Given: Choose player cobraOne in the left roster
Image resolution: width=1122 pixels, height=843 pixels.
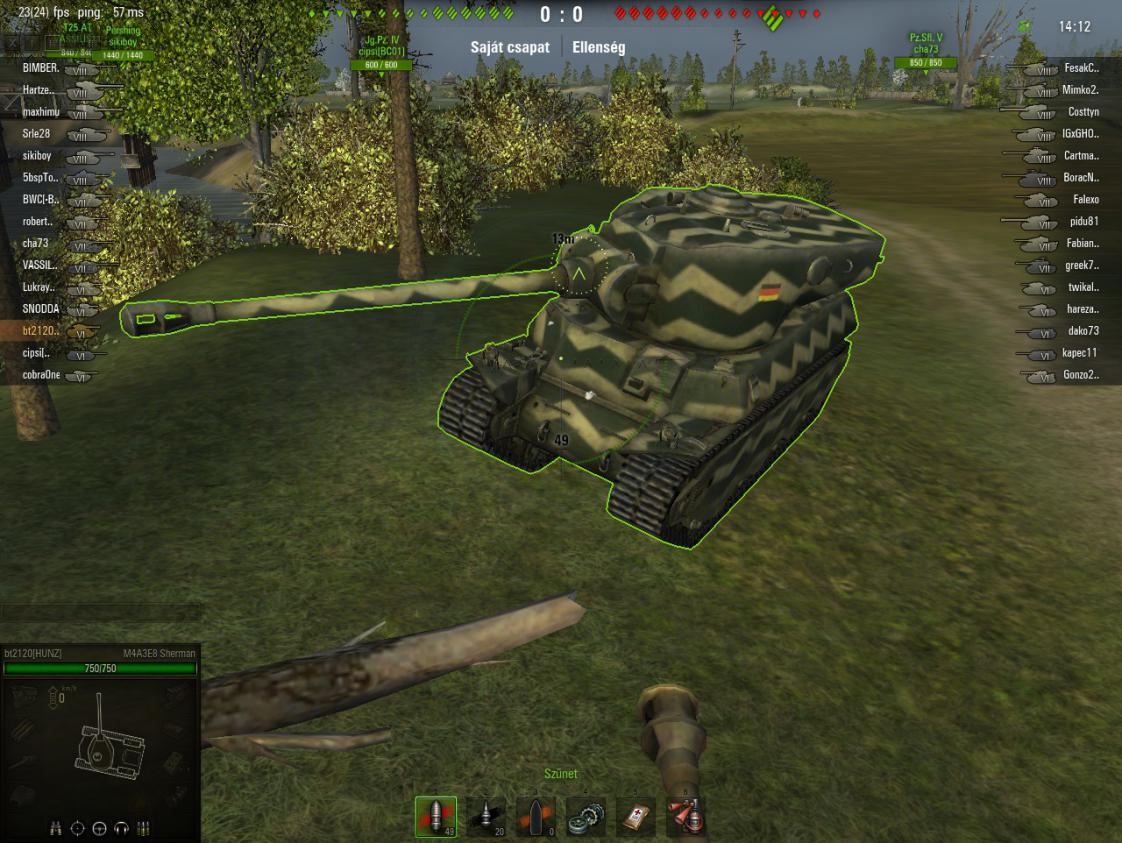Looking at the screenshot, I should (x=41, y=375).
